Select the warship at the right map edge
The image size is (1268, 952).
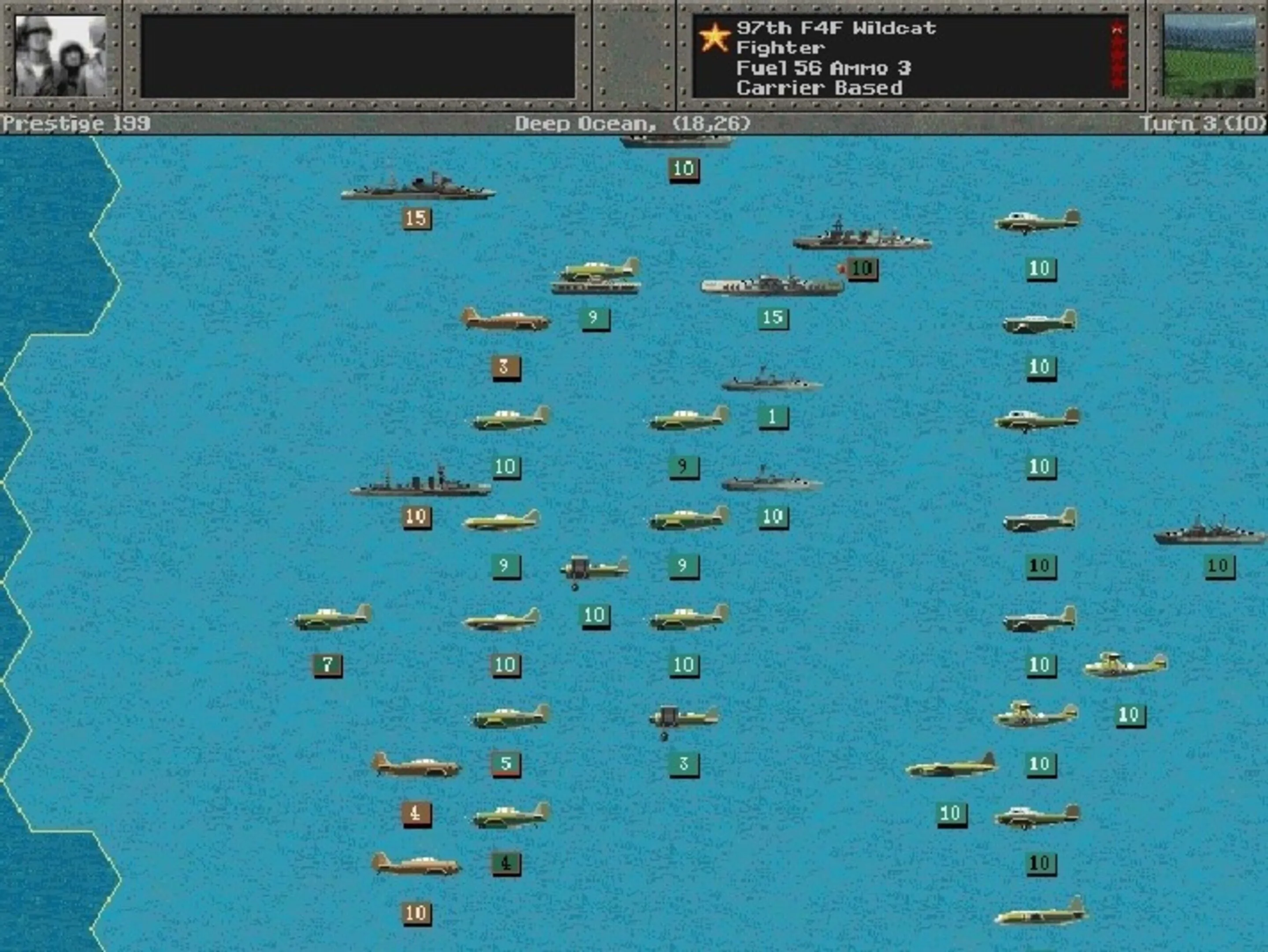1209,532
